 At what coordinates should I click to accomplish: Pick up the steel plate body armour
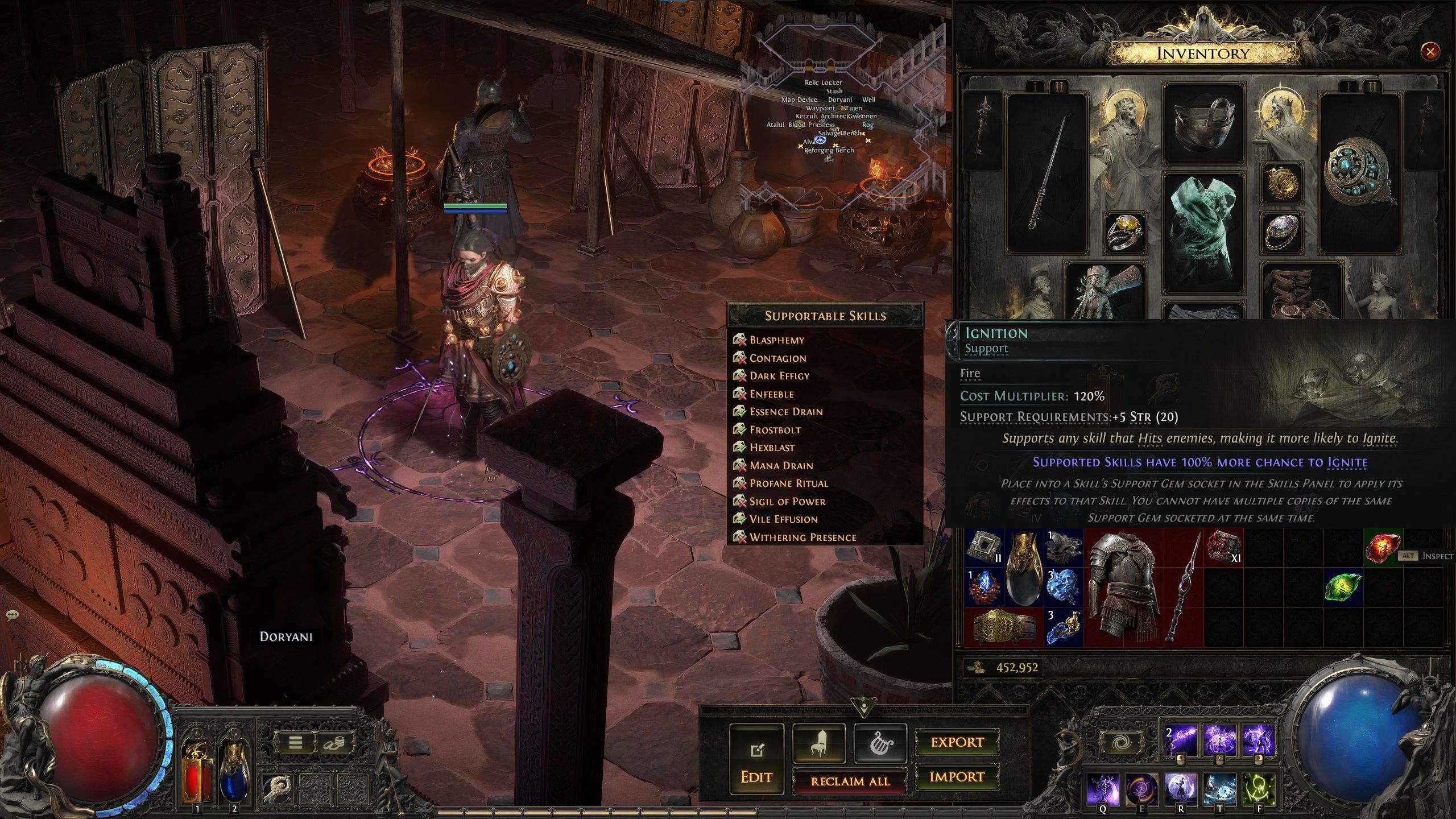pos(1123,586)
